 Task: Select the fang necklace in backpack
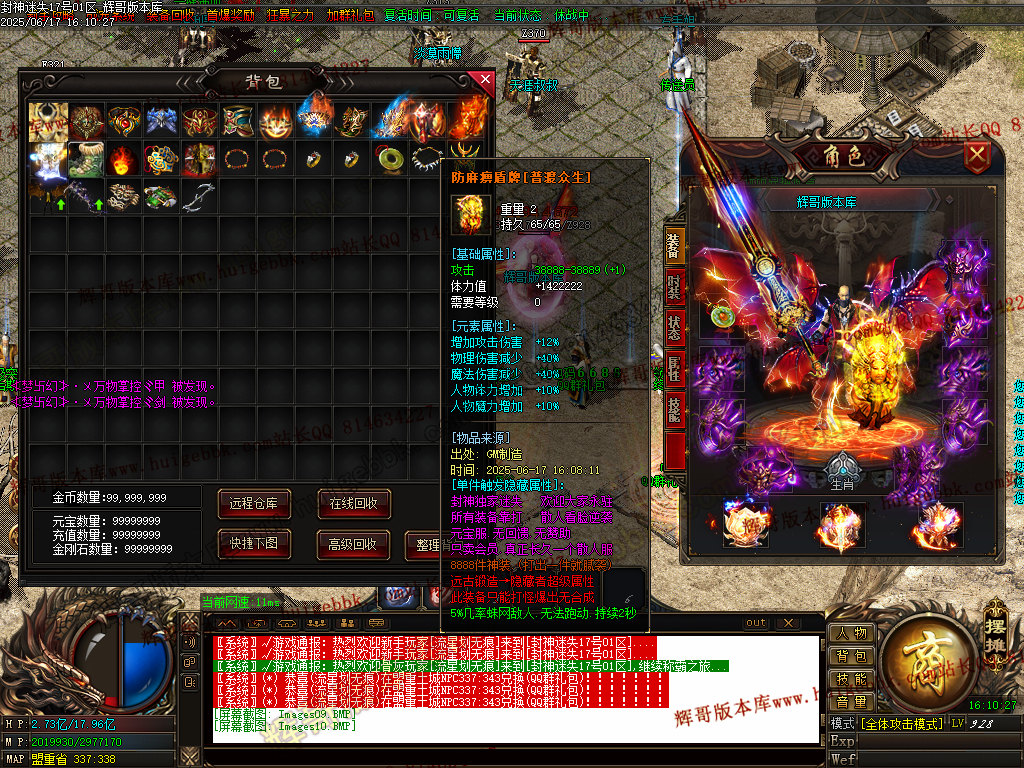pos(428,158)
